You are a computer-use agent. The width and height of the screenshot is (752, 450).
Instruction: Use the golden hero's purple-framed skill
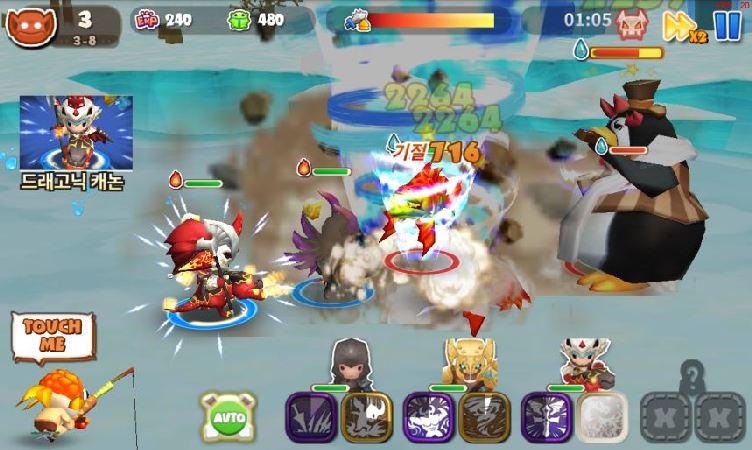[427, 415]
